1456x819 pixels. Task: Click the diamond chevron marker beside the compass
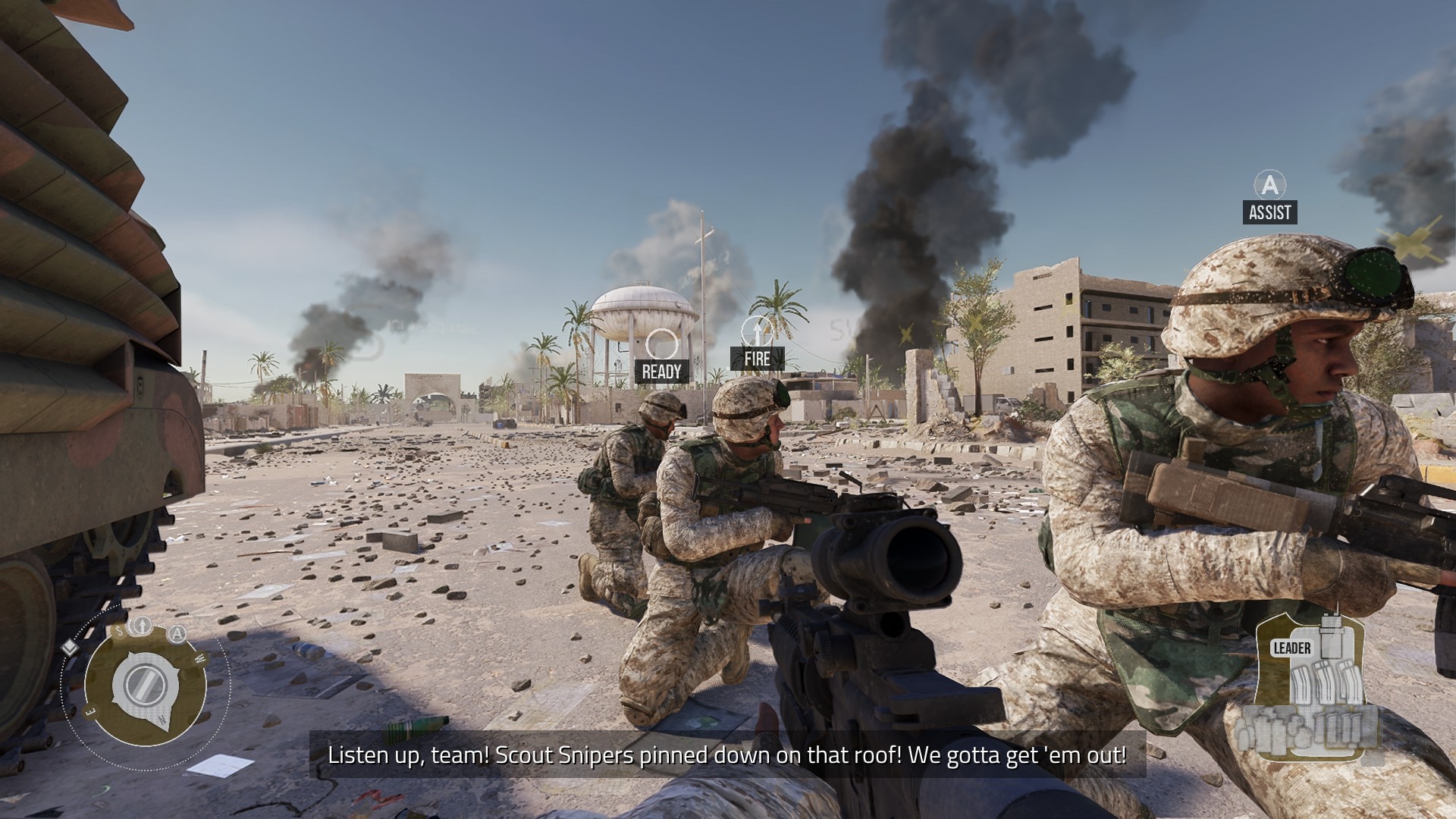69,647
